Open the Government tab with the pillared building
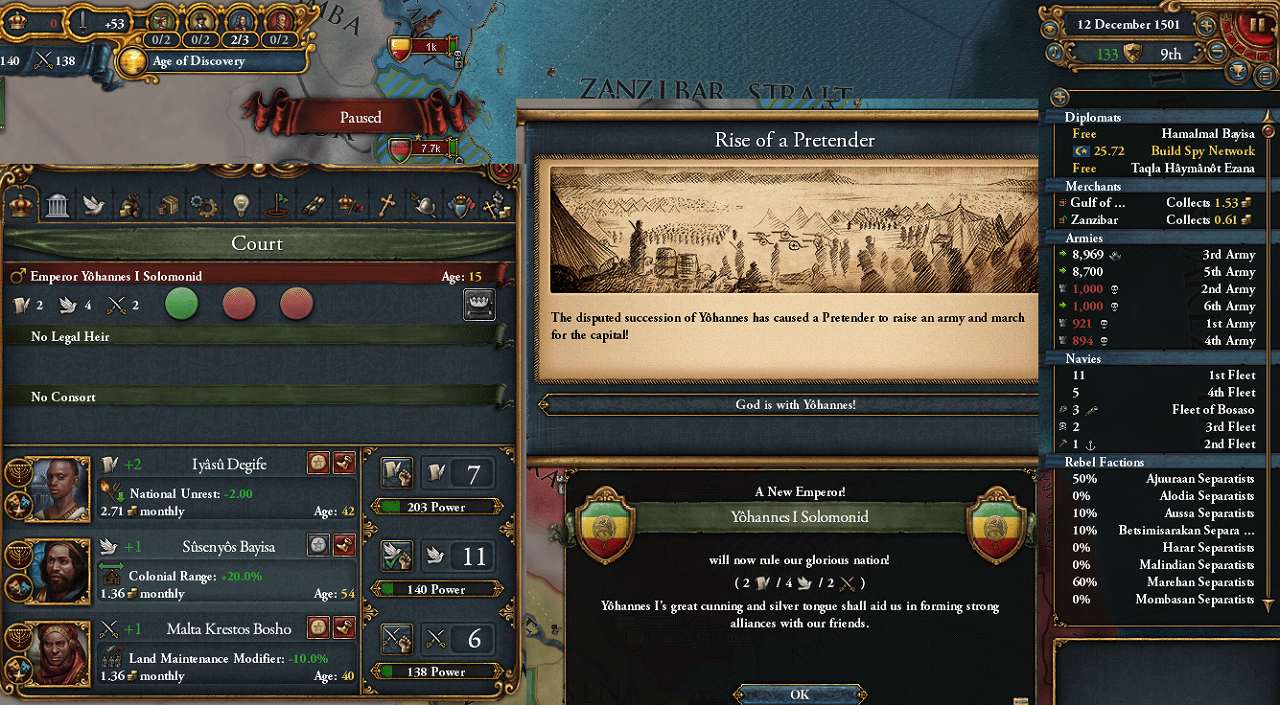Viewport: 1280px width, 705px height. pos(57,205)
